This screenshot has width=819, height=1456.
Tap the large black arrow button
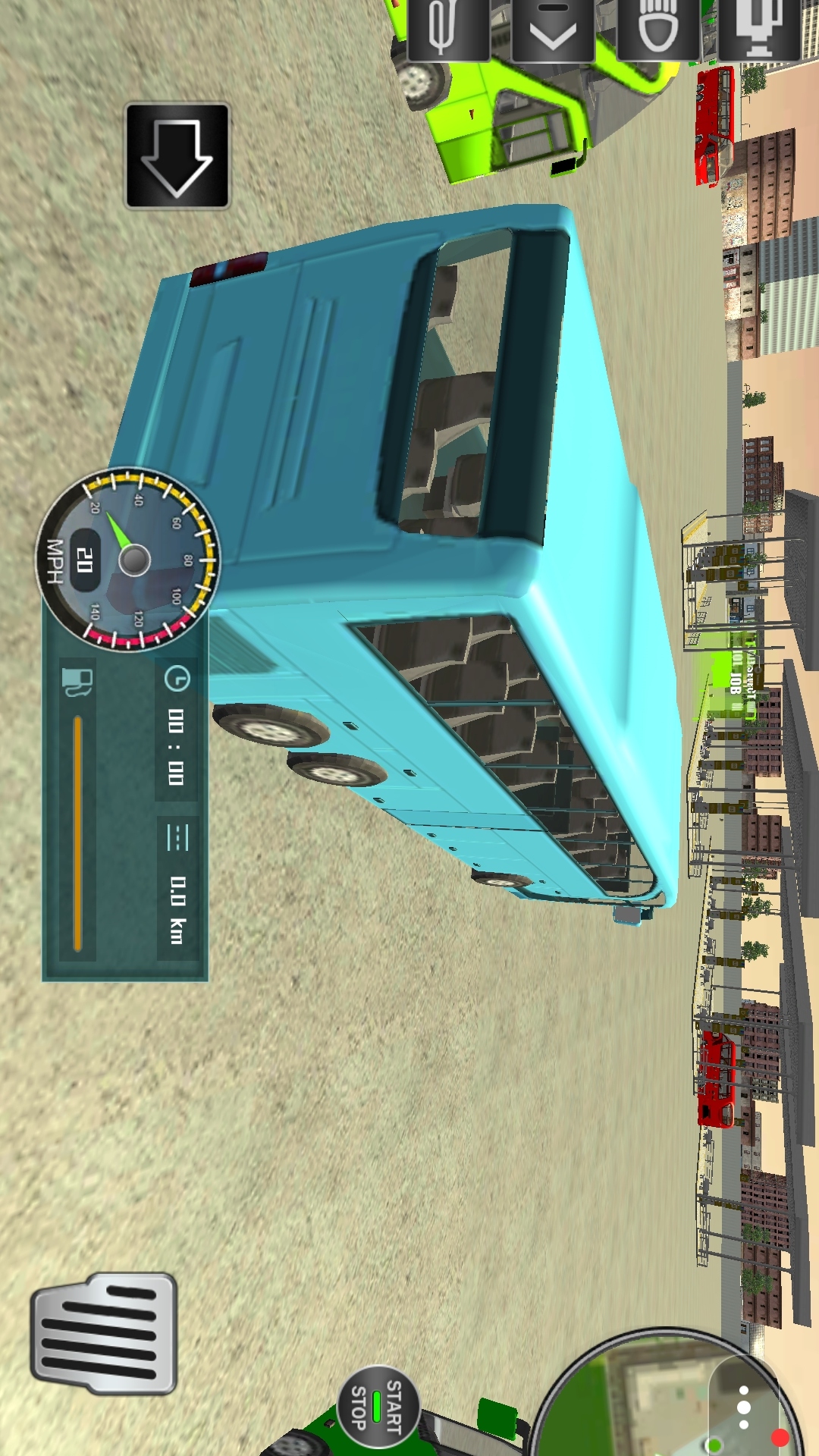click(177, 156)
